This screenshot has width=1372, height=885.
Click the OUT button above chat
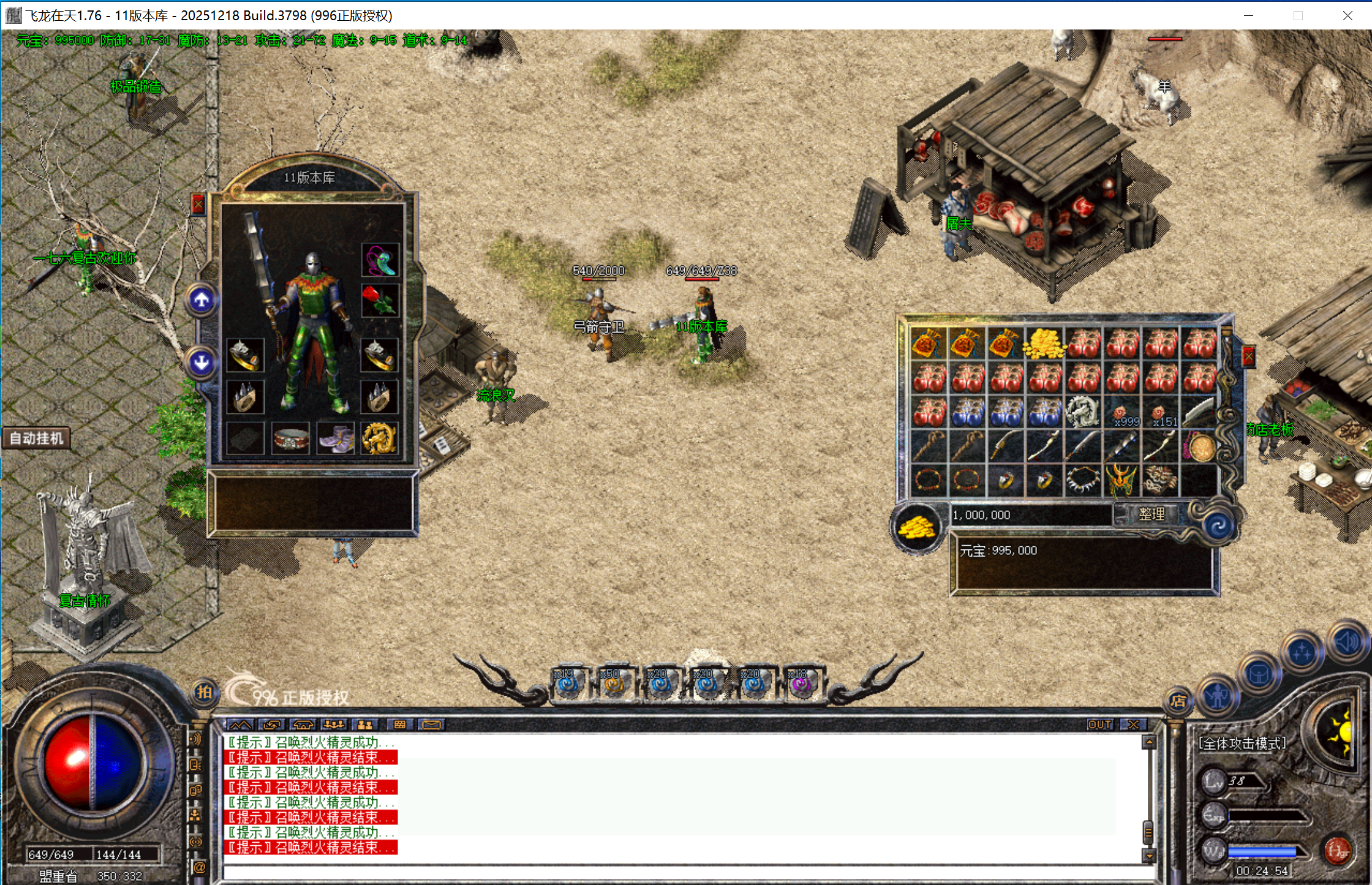1099,725
